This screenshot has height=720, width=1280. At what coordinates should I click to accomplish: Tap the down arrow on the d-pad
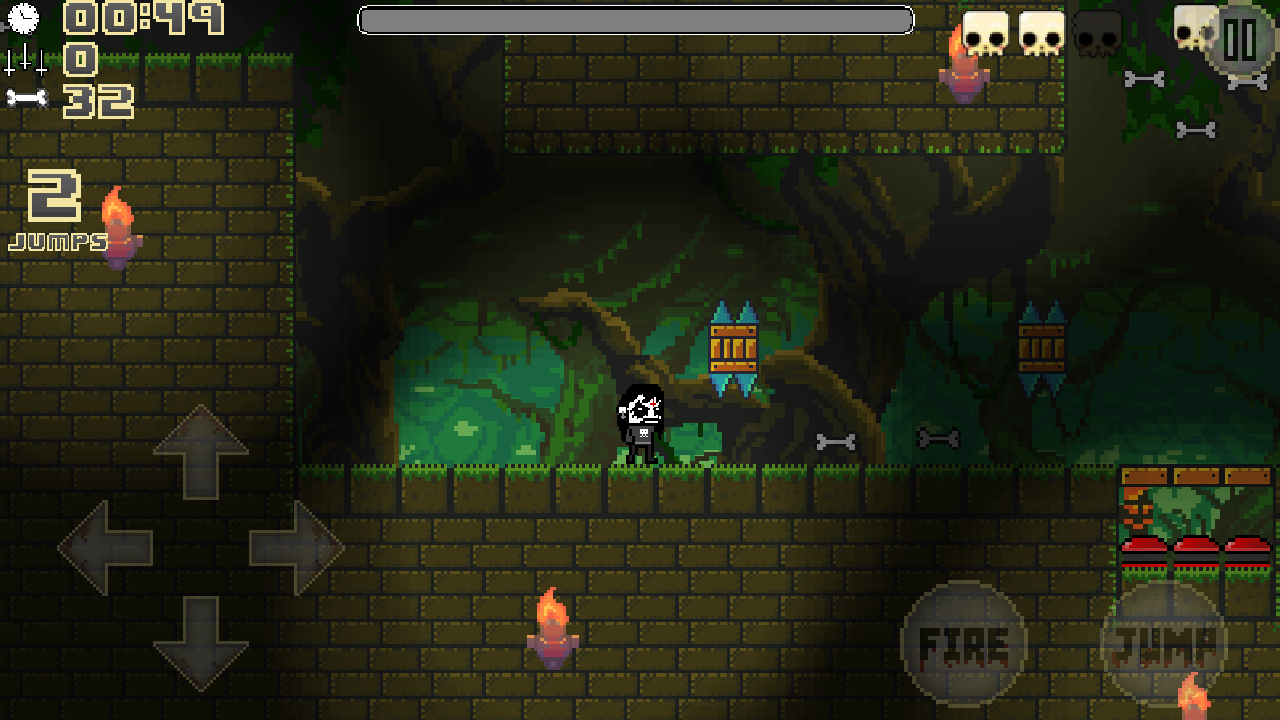coord(201,642)
